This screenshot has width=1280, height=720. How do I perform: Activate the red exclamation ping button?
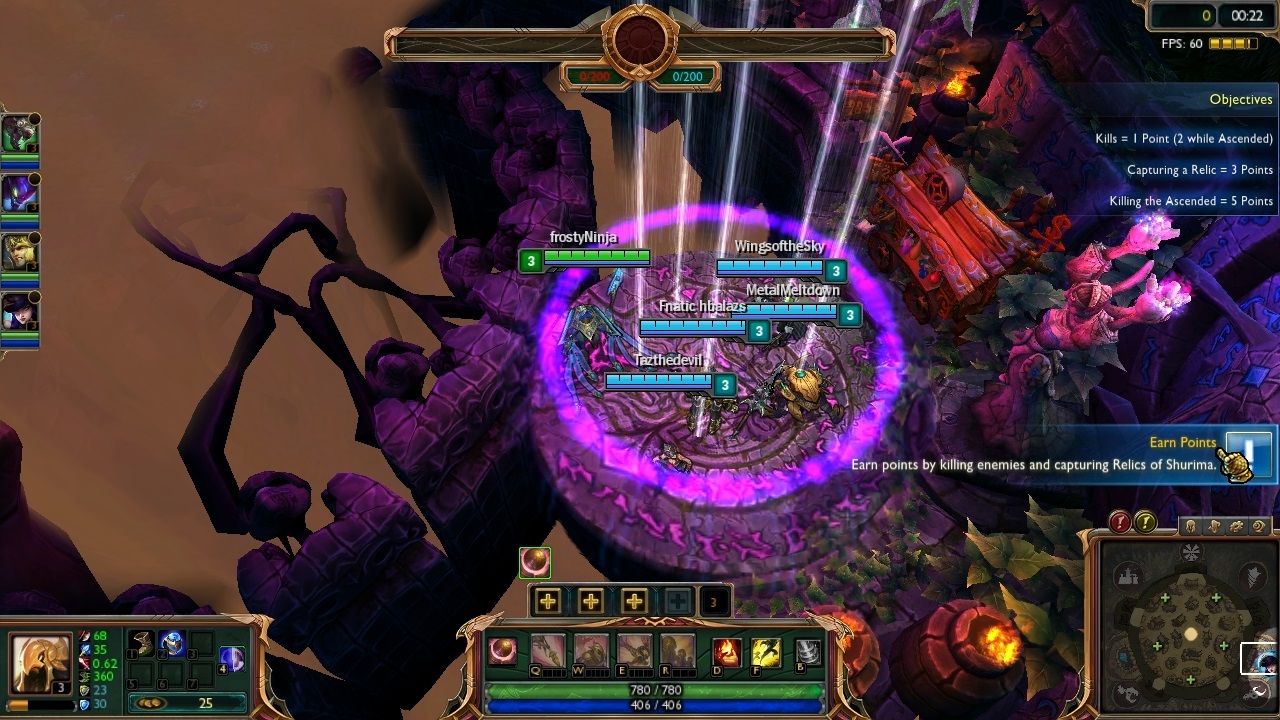click(1120, 522)
